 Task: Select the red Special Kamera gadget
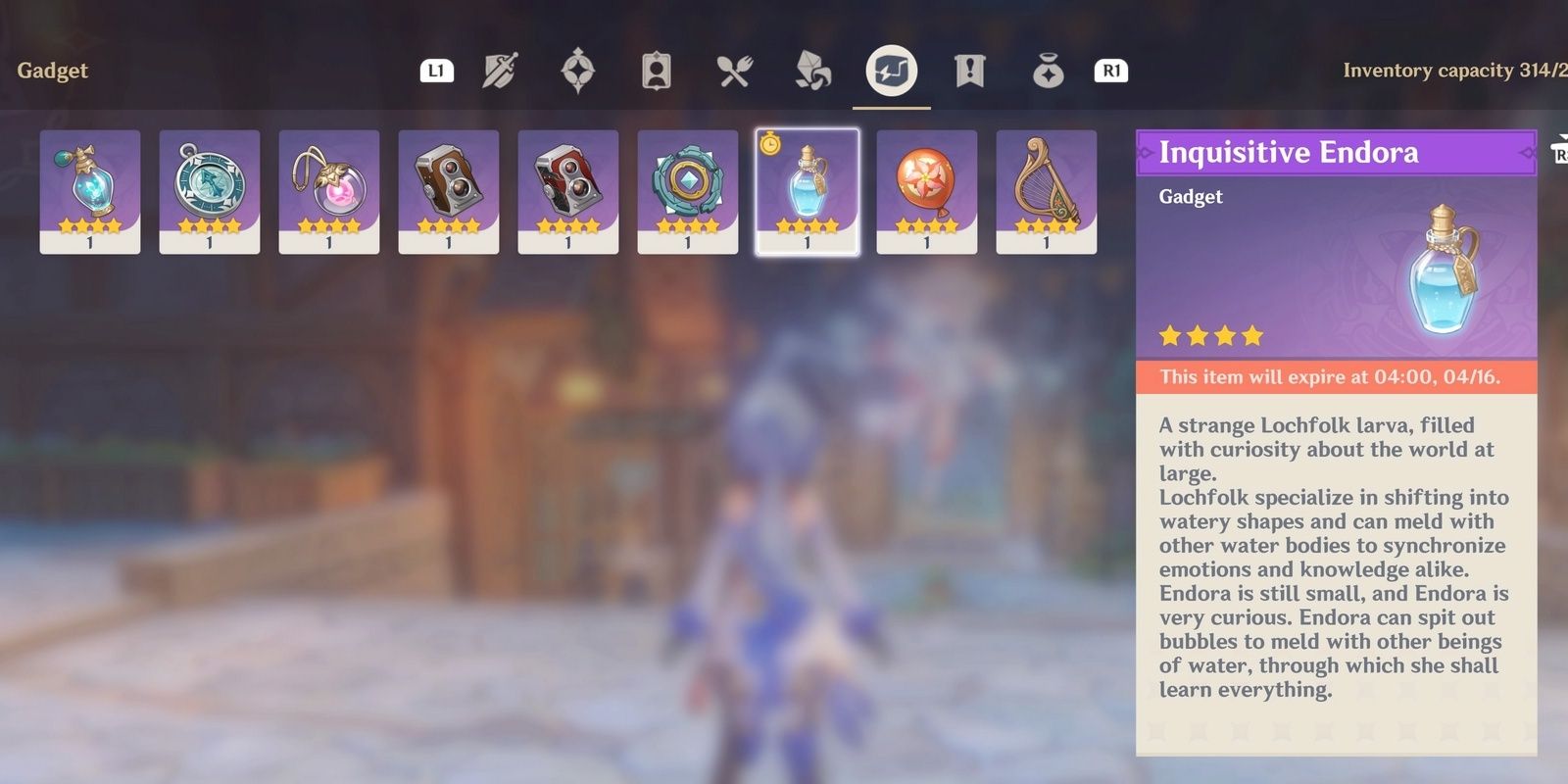568,186
